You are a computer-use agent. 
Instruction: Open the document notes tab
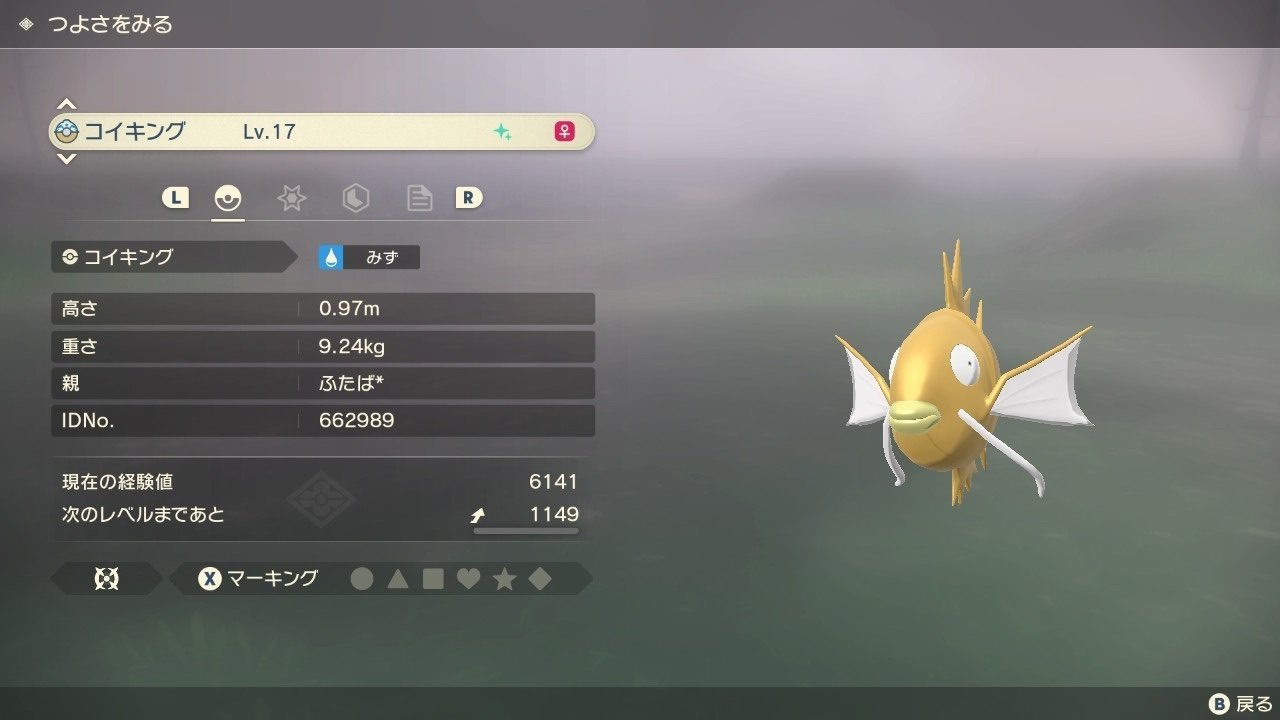point(419,198)
